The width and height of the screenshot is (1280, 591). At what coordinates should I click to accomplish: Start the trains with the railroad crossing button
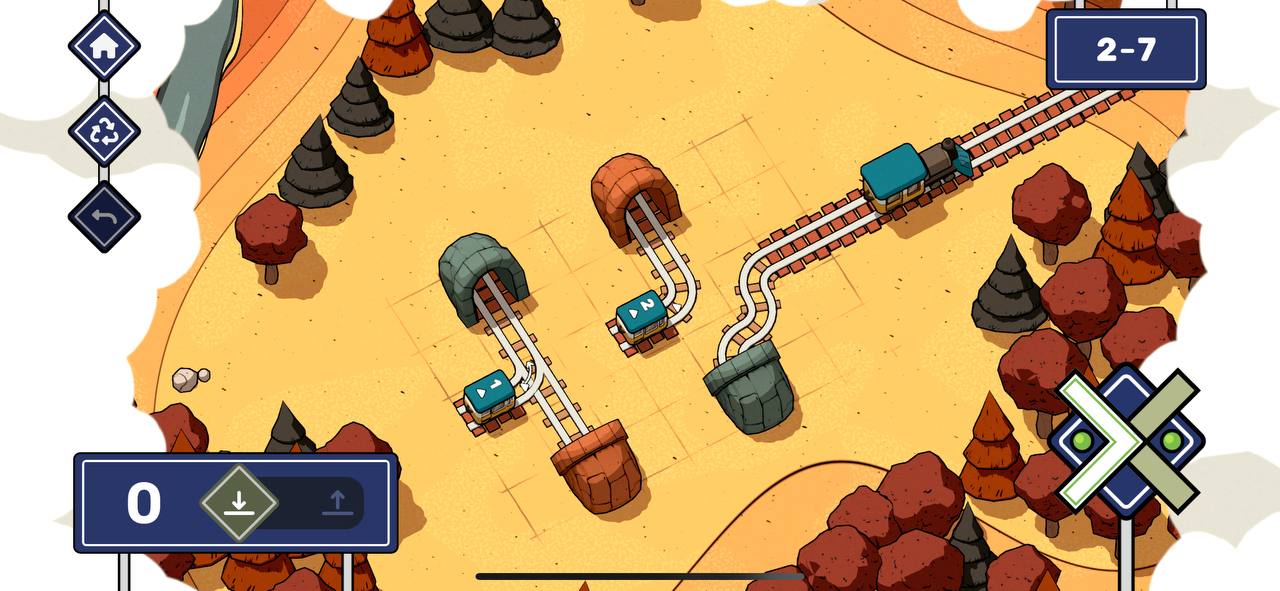tap(1127, 441)
